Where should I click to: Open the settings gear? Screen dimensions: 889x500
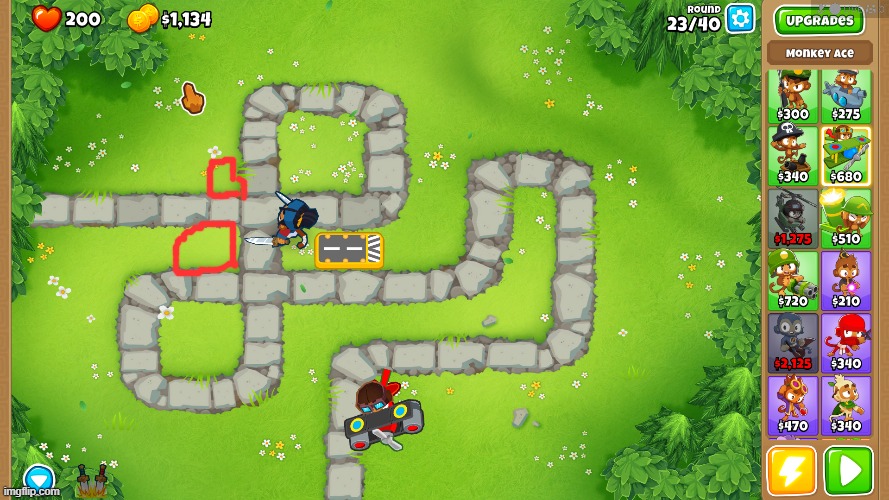(740, 17)
